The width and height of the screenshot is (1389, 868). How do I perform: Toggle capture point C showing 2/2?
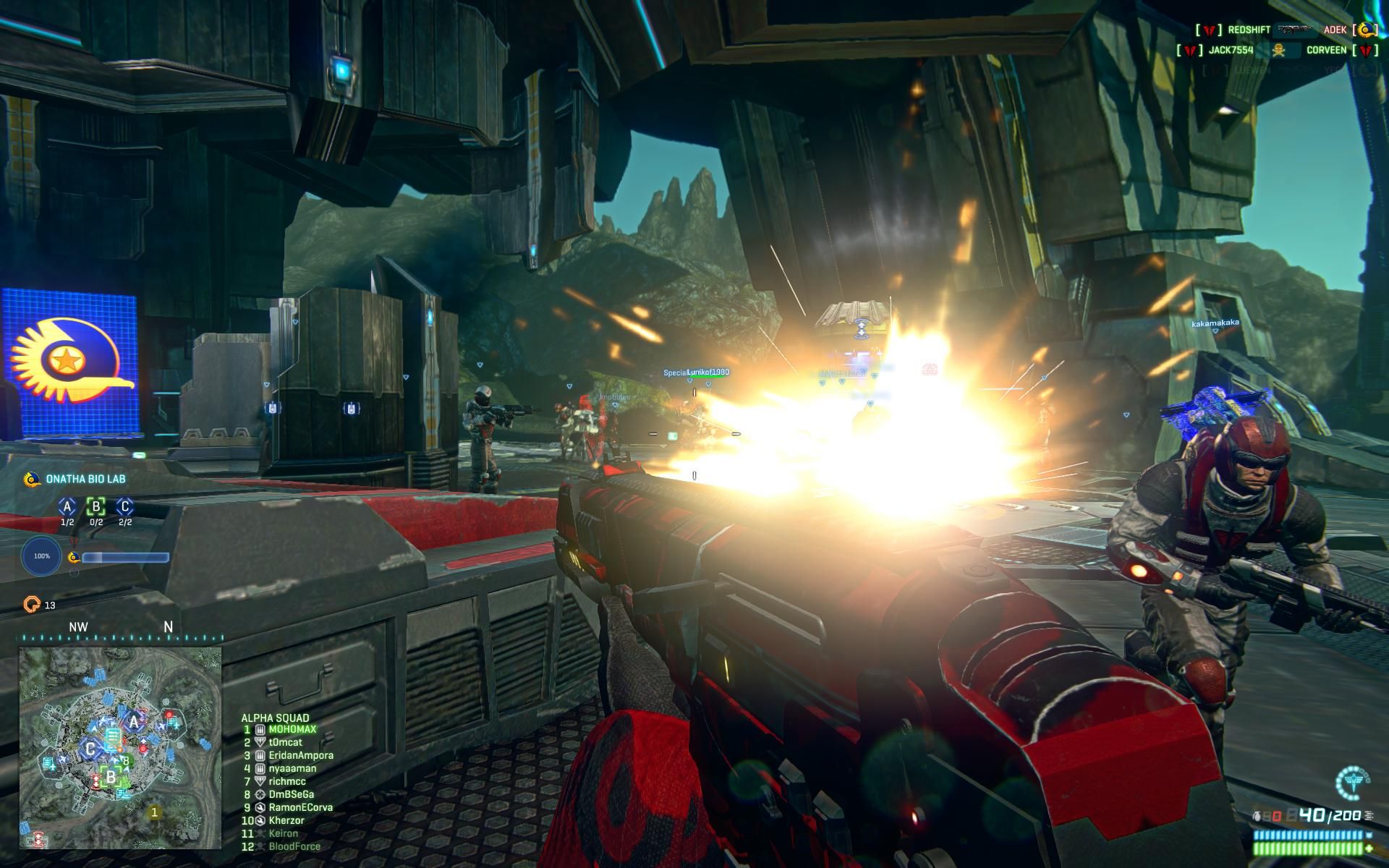tap(124, 507)
